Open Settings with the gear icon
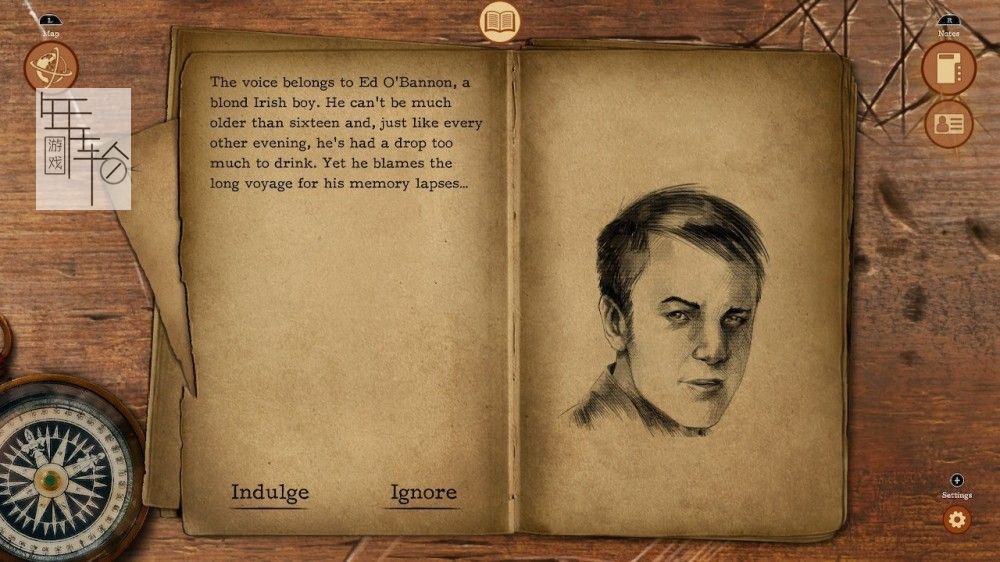1000x562 pixels. (957, 519)
